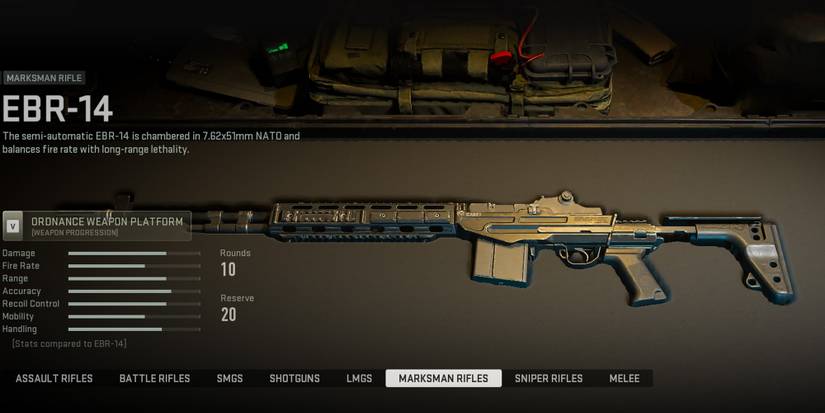Switch to Sniper Rifles
The image size is (825, 413).
point(548,379)
